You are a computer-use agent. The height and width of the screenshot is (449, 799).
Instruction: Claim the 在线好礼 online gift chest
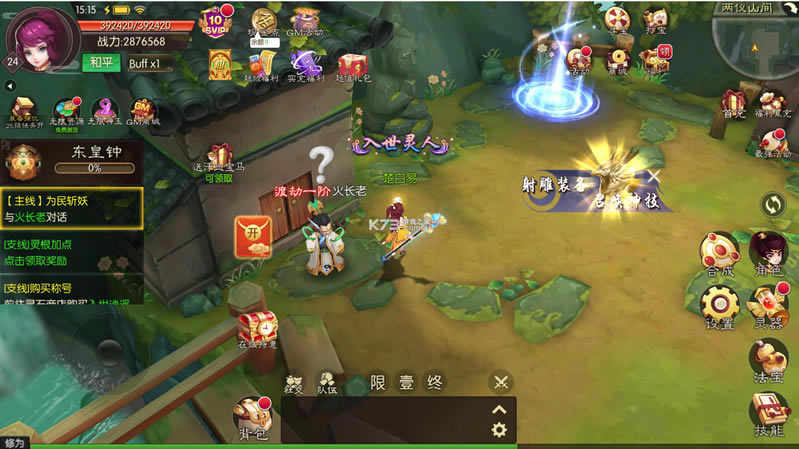(256, 329)
